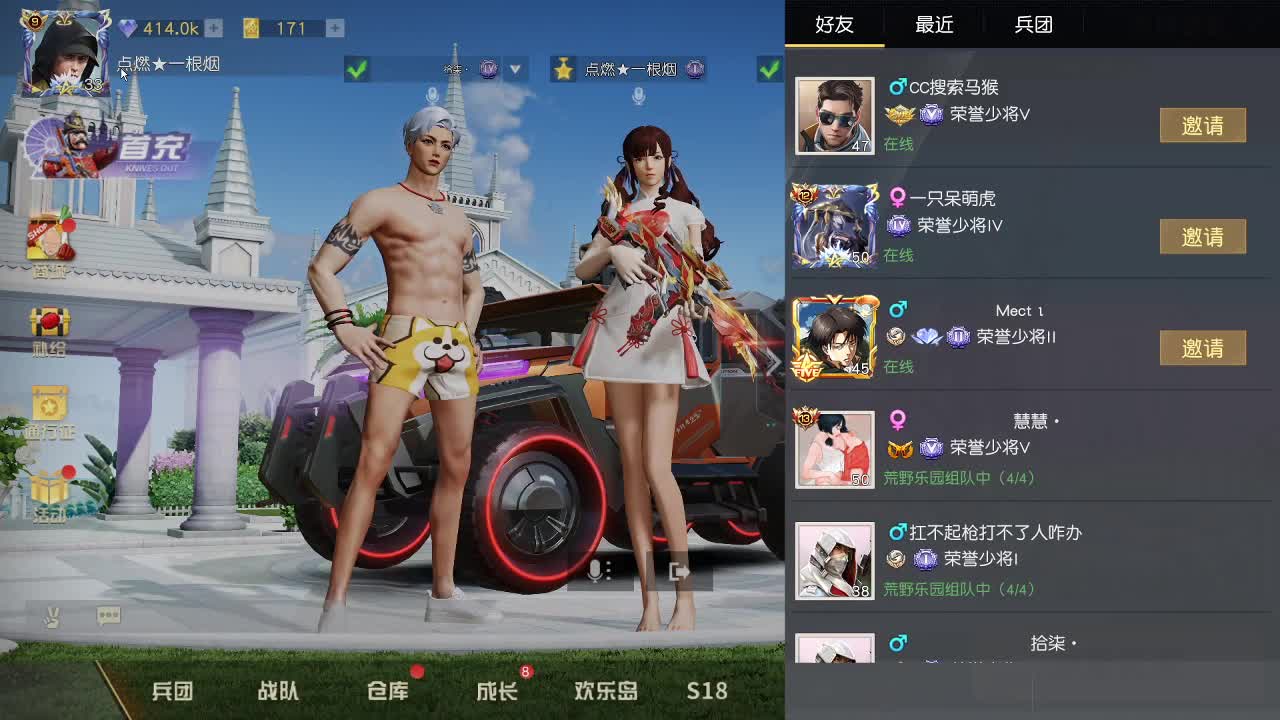Click the microphone icon below the characters
Image resolution: width=1280 pixels, height=720 pixels.
point(595,570)
